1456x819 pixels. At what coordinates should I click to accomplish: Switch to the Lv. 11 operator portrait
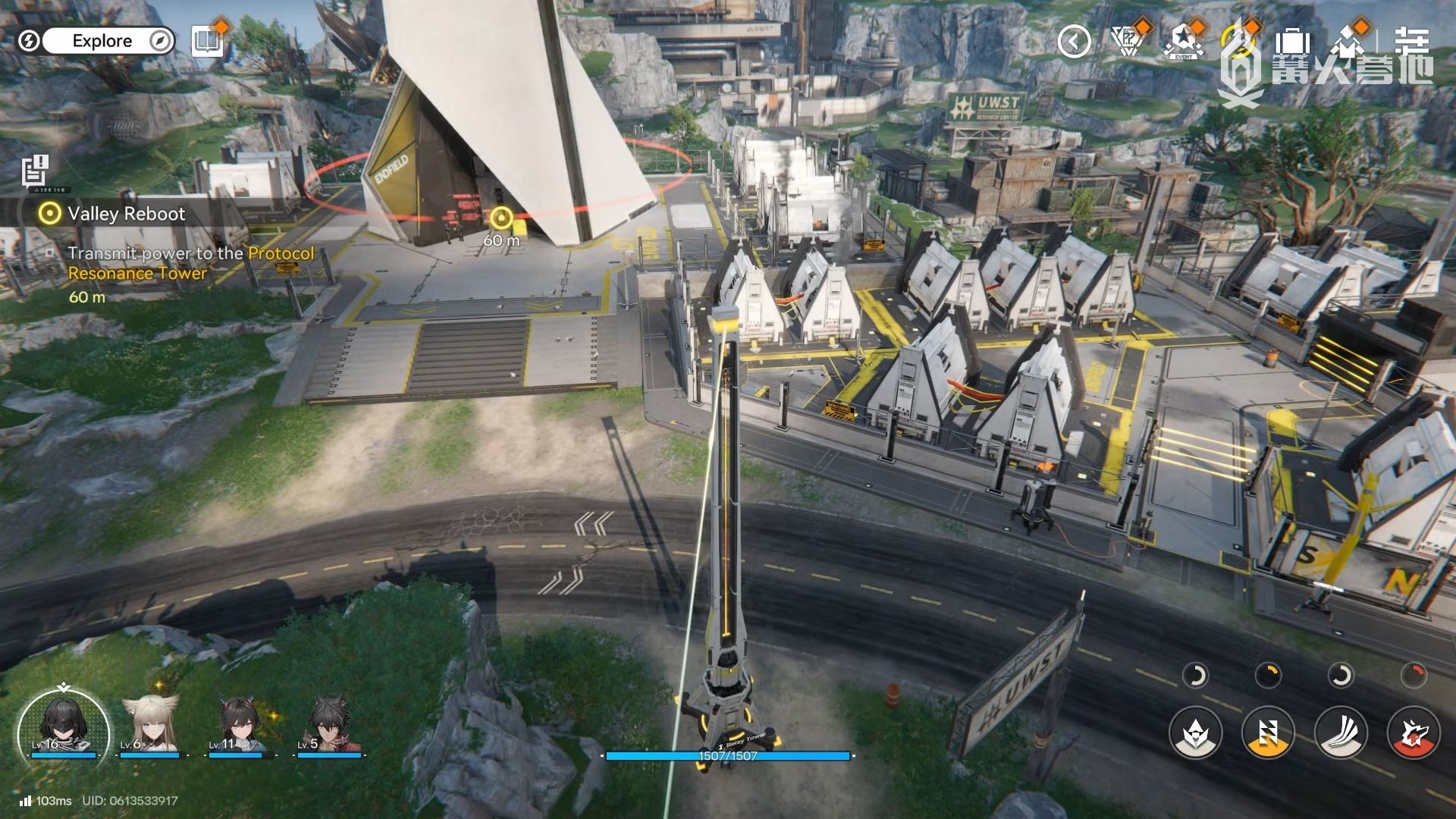240,724
